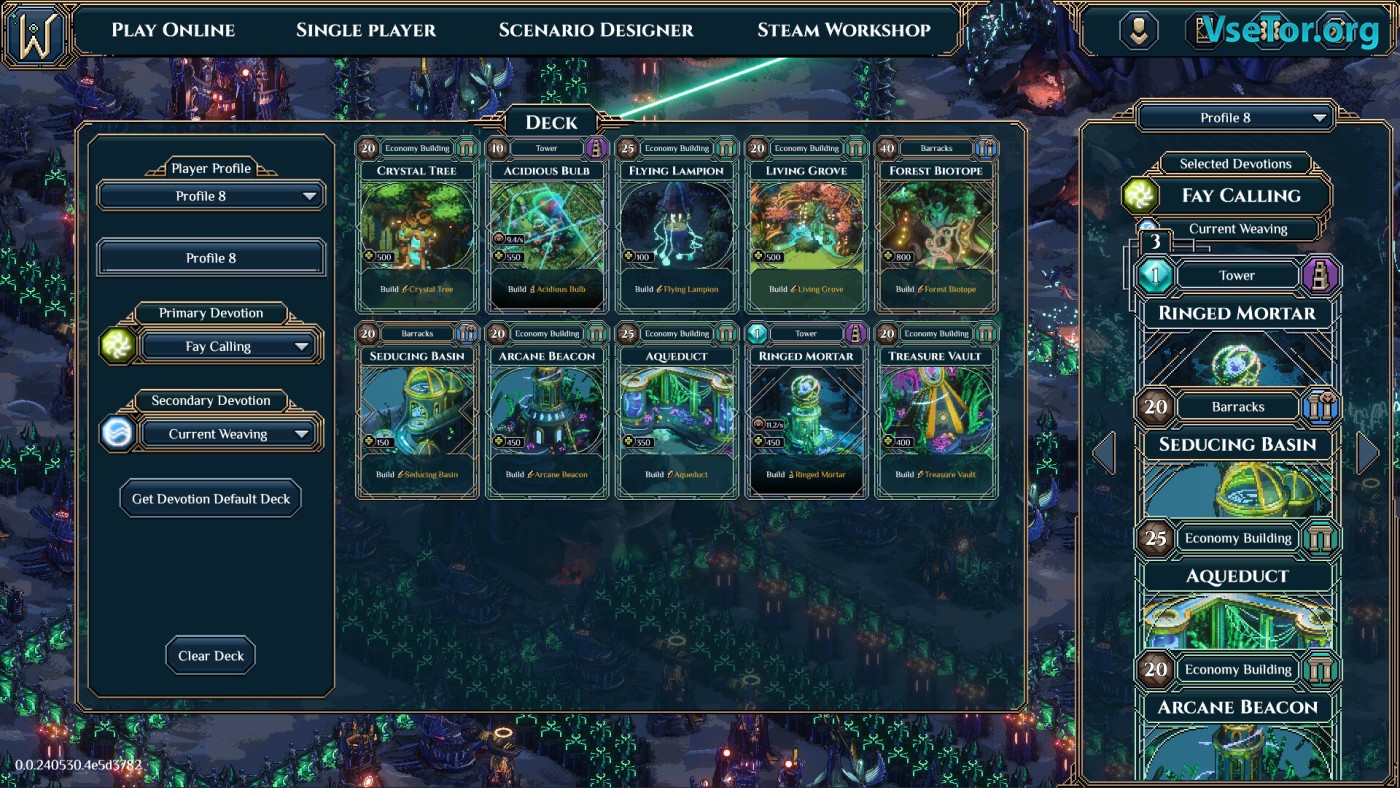Open the Secondary Devotion Current Weaving dropdown

click(x=232, y=434)
